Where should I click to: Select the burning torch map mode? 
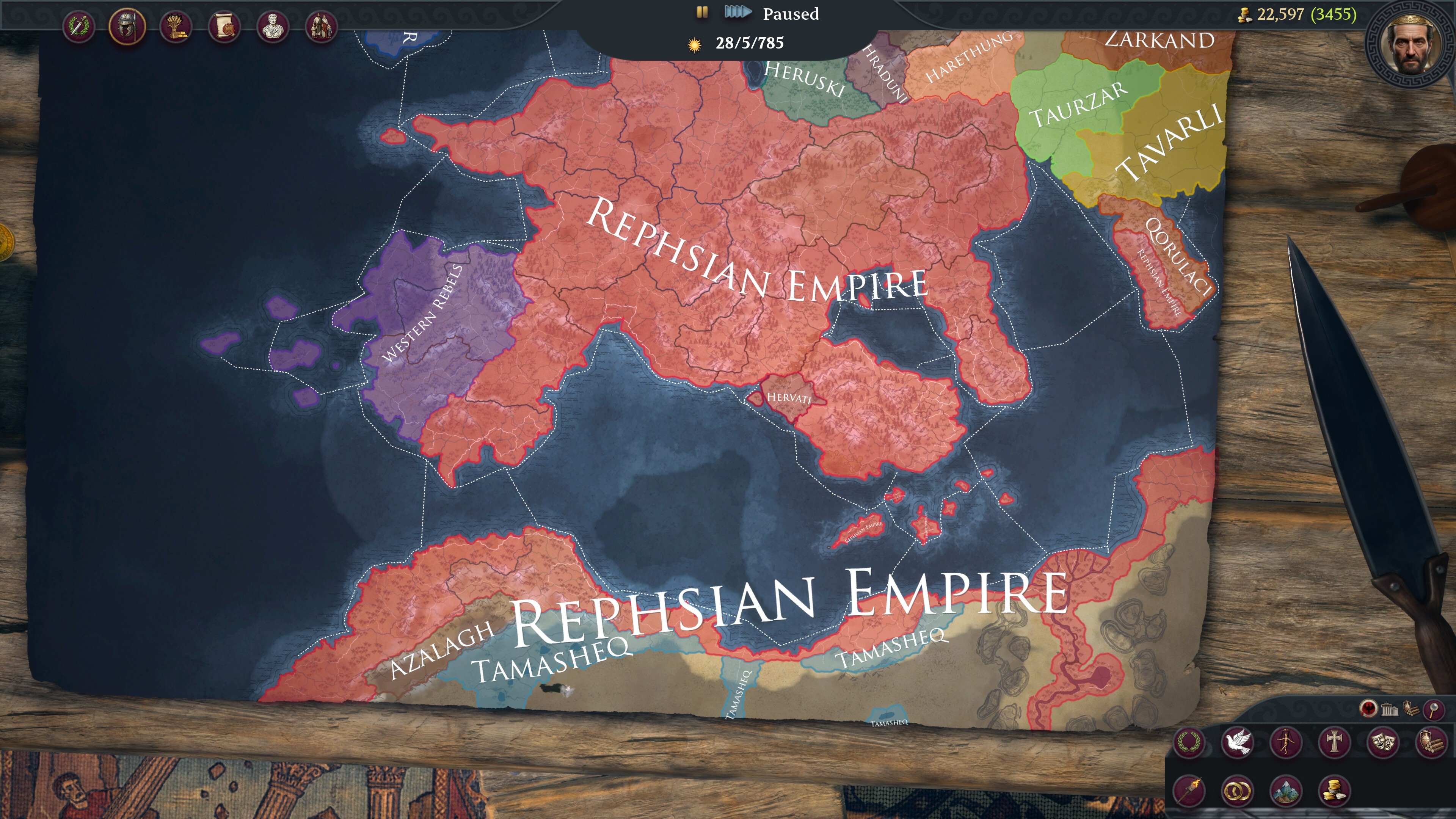coord(1189,789)
